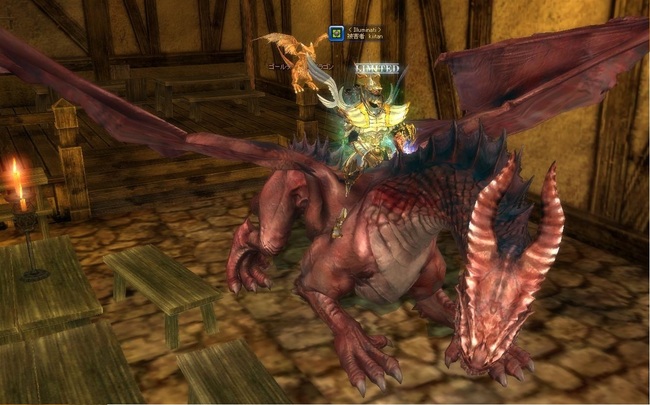
Task: Click the guild emblem beside the Illuminati name
Action: [x=339, y=33]
